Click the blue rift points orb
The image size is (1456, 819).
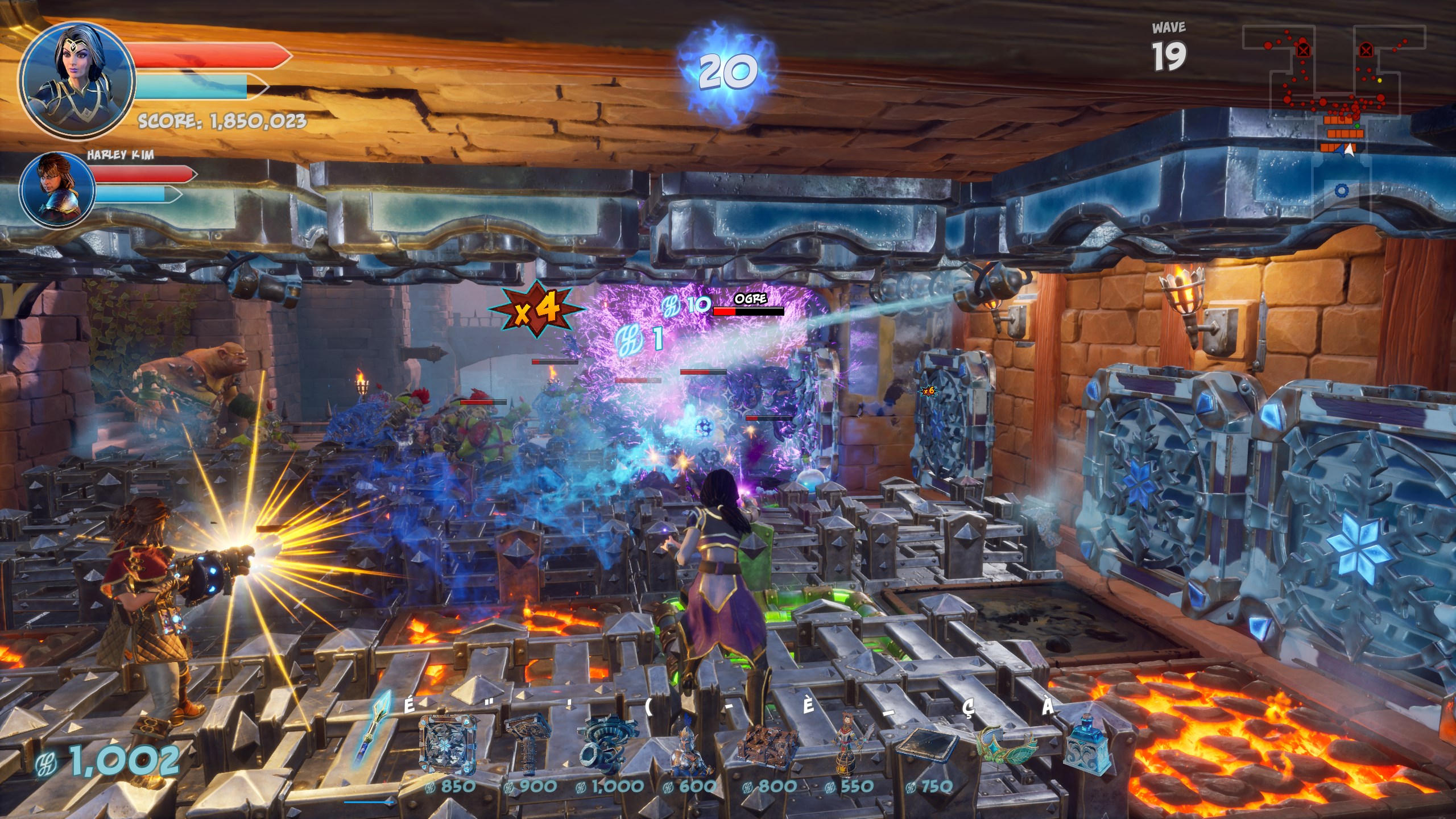727,72
